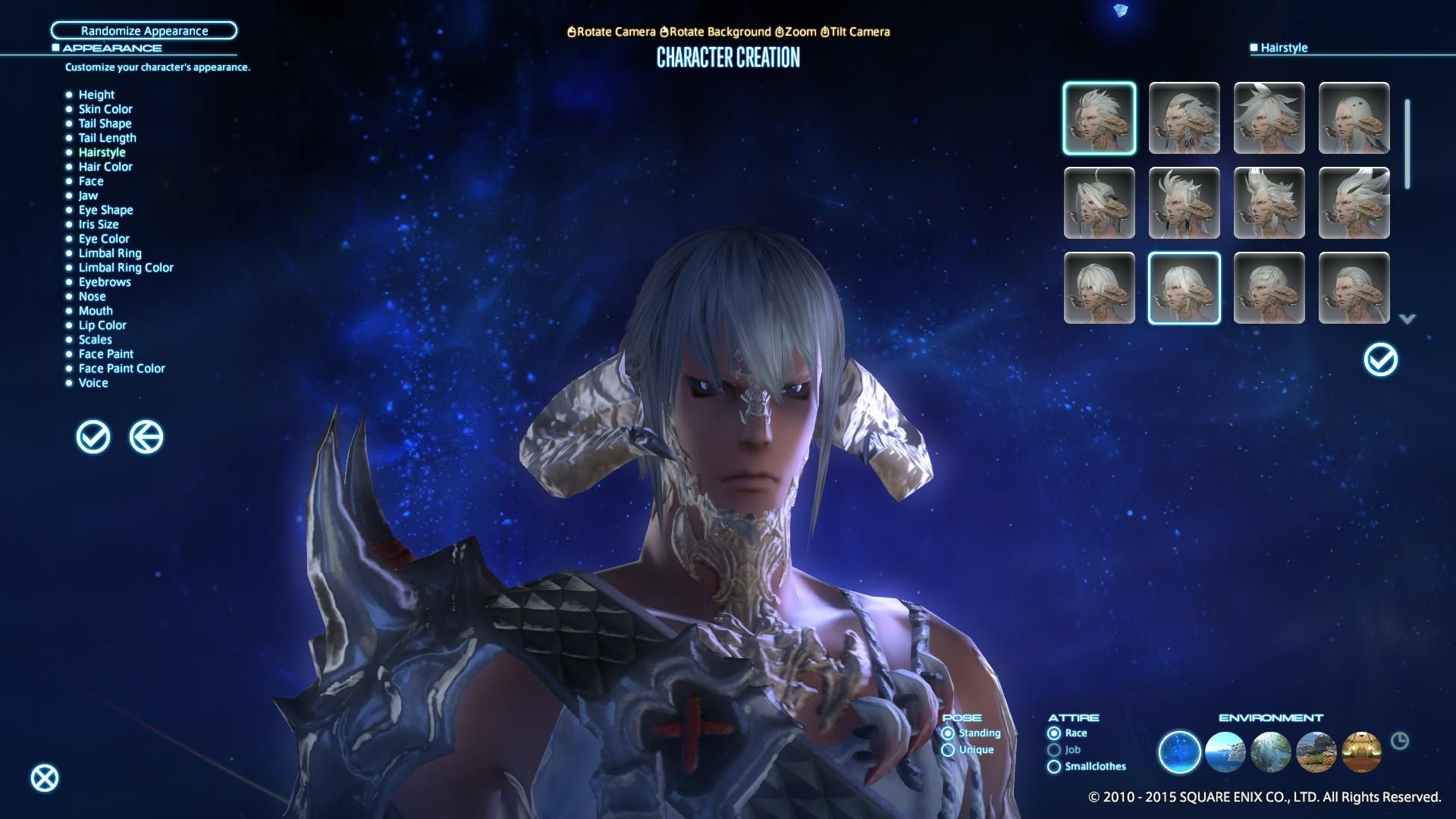Open the Face Paint Color option
The width and height of the screenshot is (1456, 819).
tap(122, 368)
